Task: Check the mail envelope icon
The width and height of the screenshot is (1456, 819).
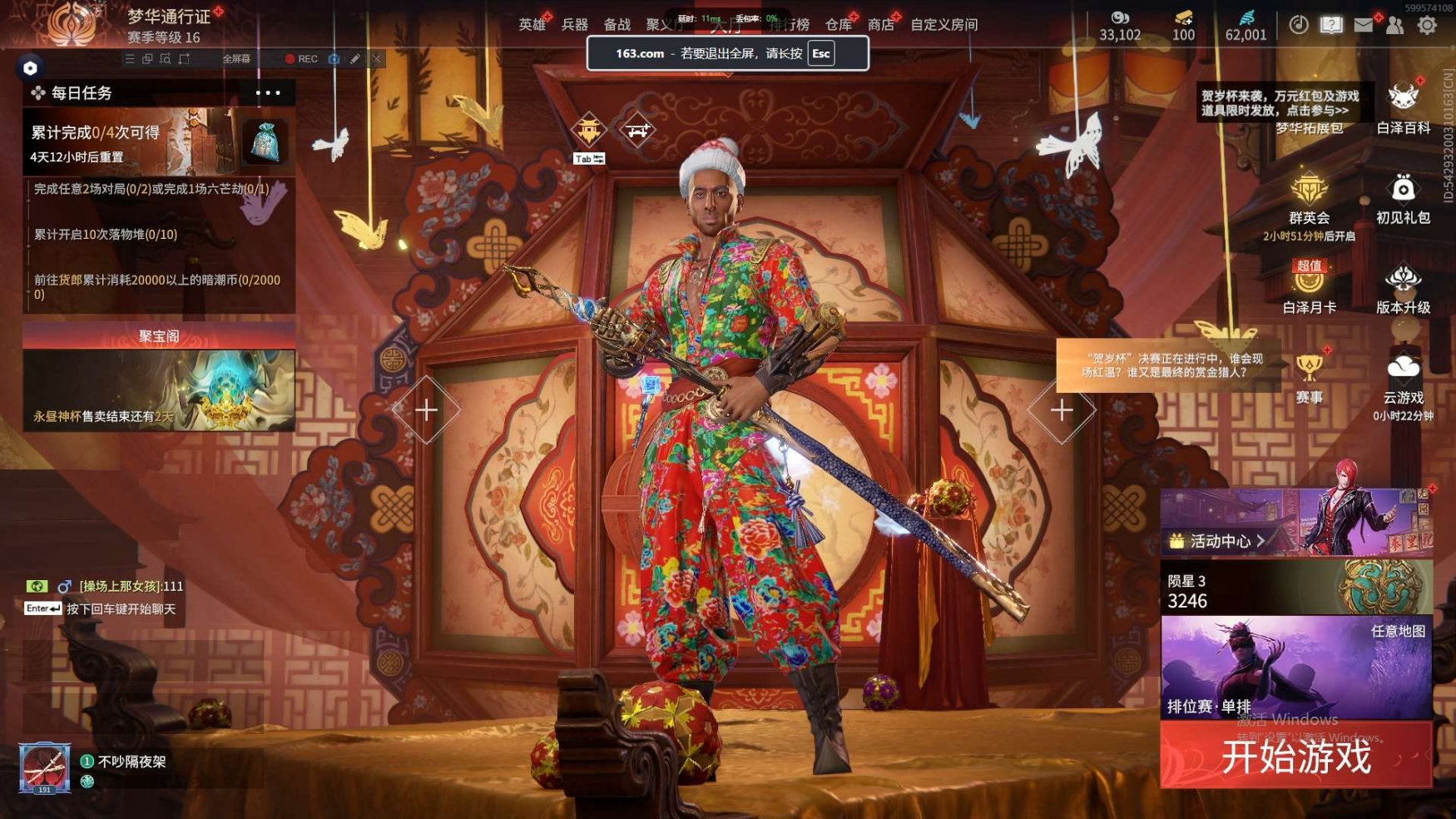Action: 1363,25
